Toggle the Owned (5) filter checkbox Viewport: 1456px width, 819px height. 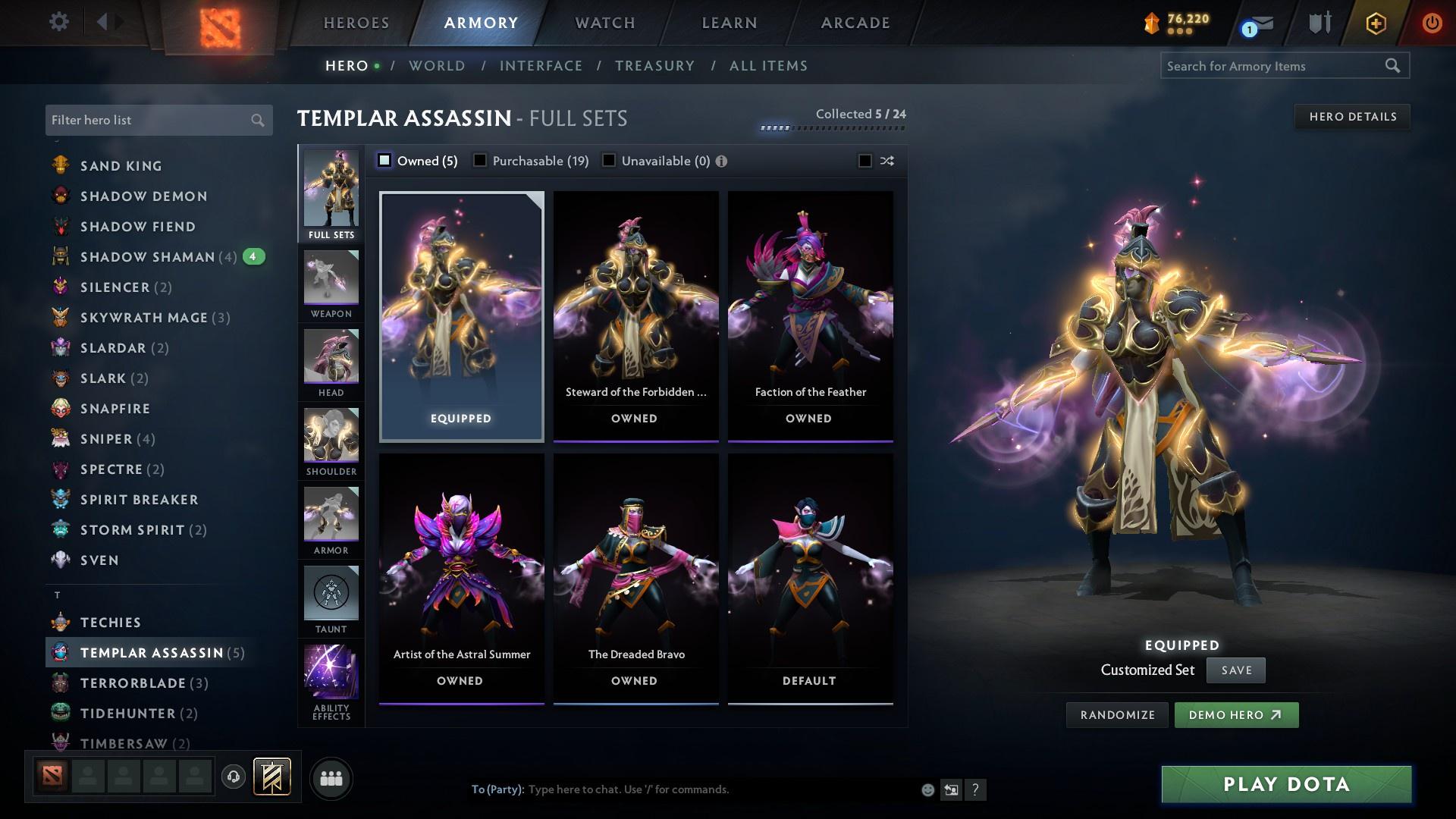click(384, 160)
